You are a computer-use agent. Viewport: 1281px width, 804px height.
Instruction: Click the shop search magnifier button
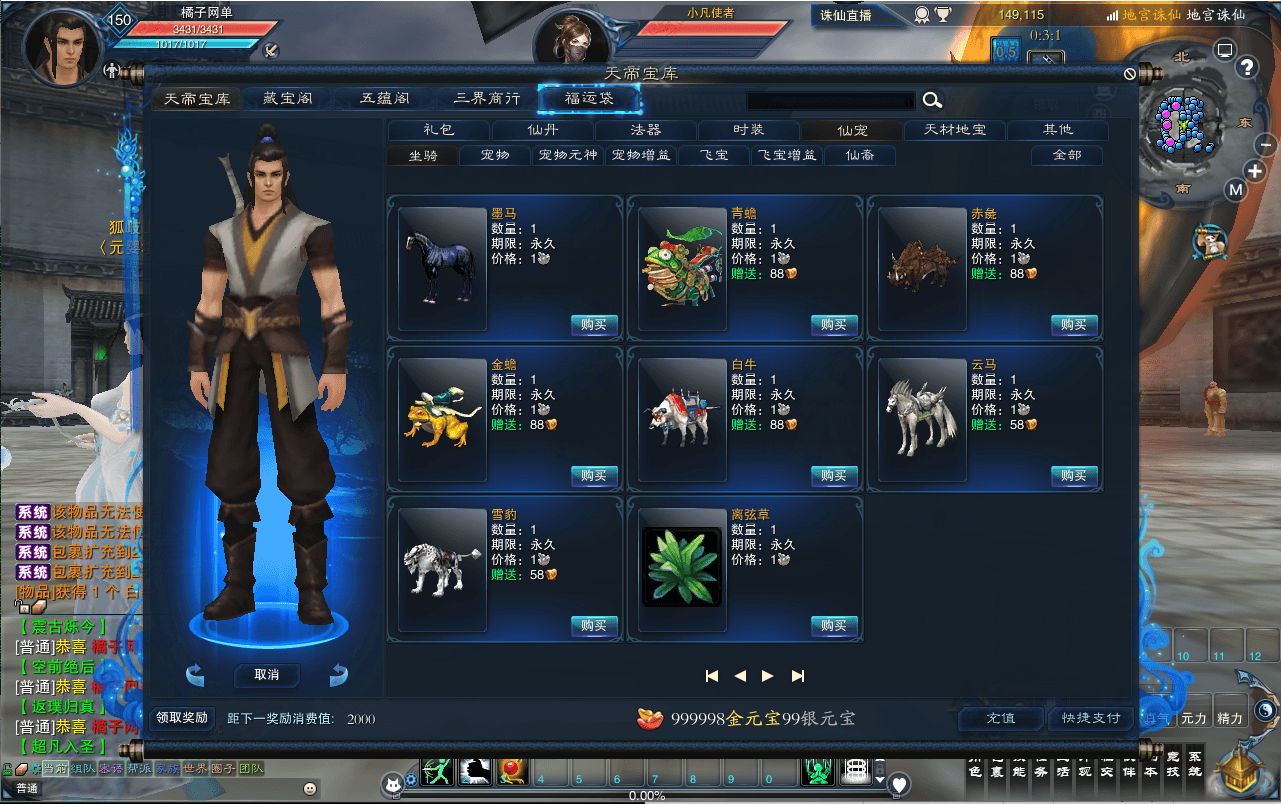pos(932,100)
